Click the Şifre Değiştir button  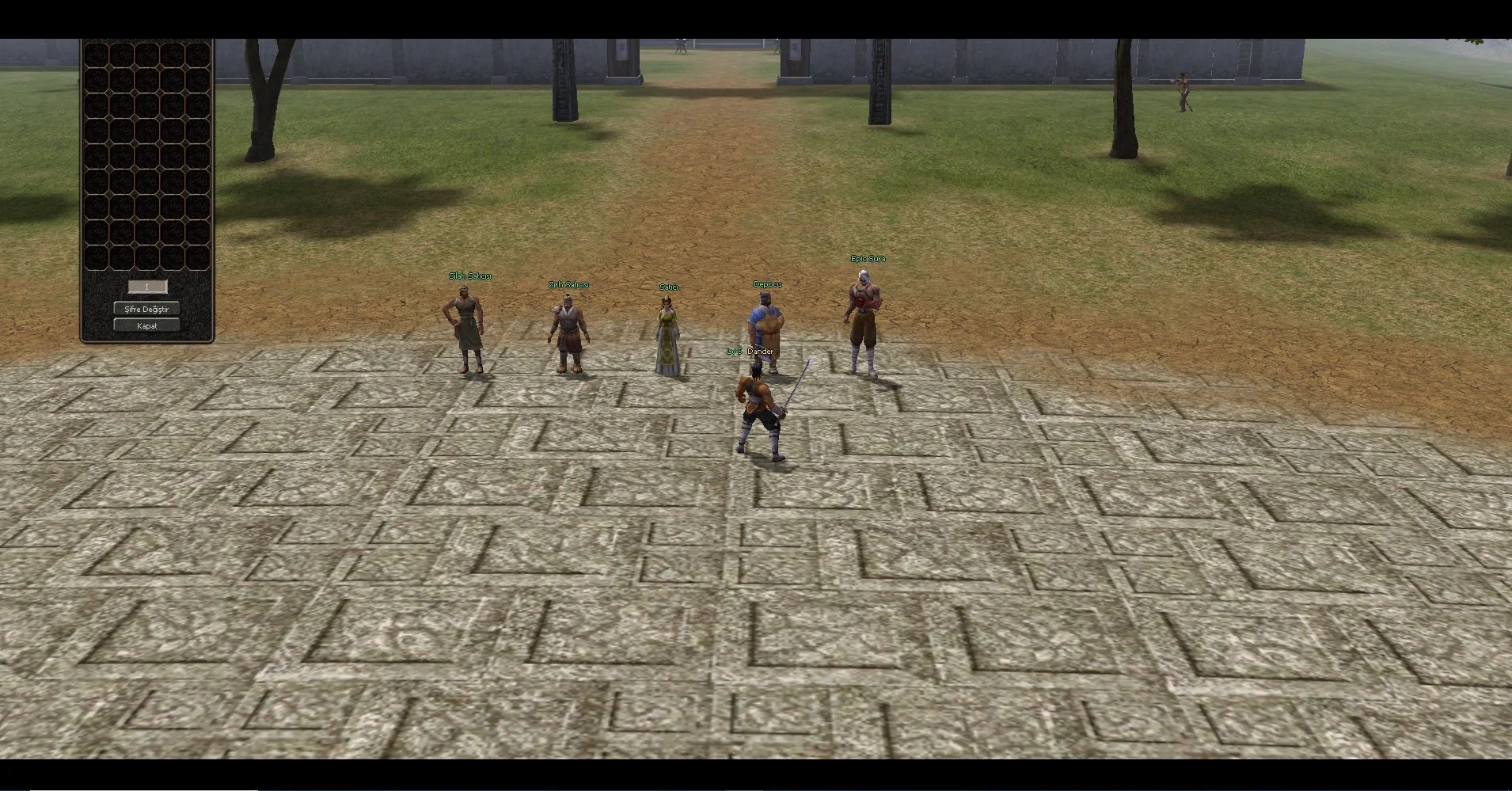click(x=146, y=309)
